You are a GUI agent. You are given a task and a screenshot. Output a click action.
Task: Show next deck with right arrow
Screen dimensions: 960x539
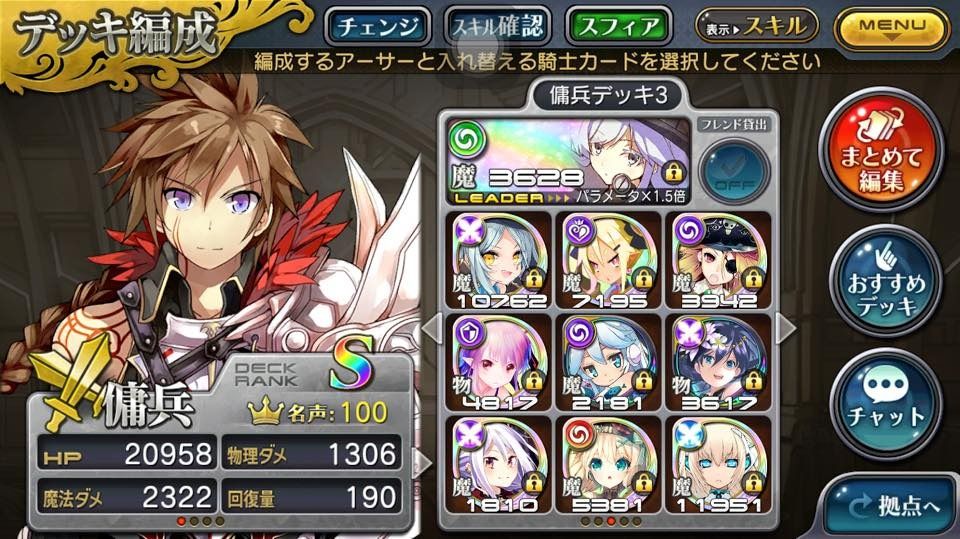pos(786,328)
